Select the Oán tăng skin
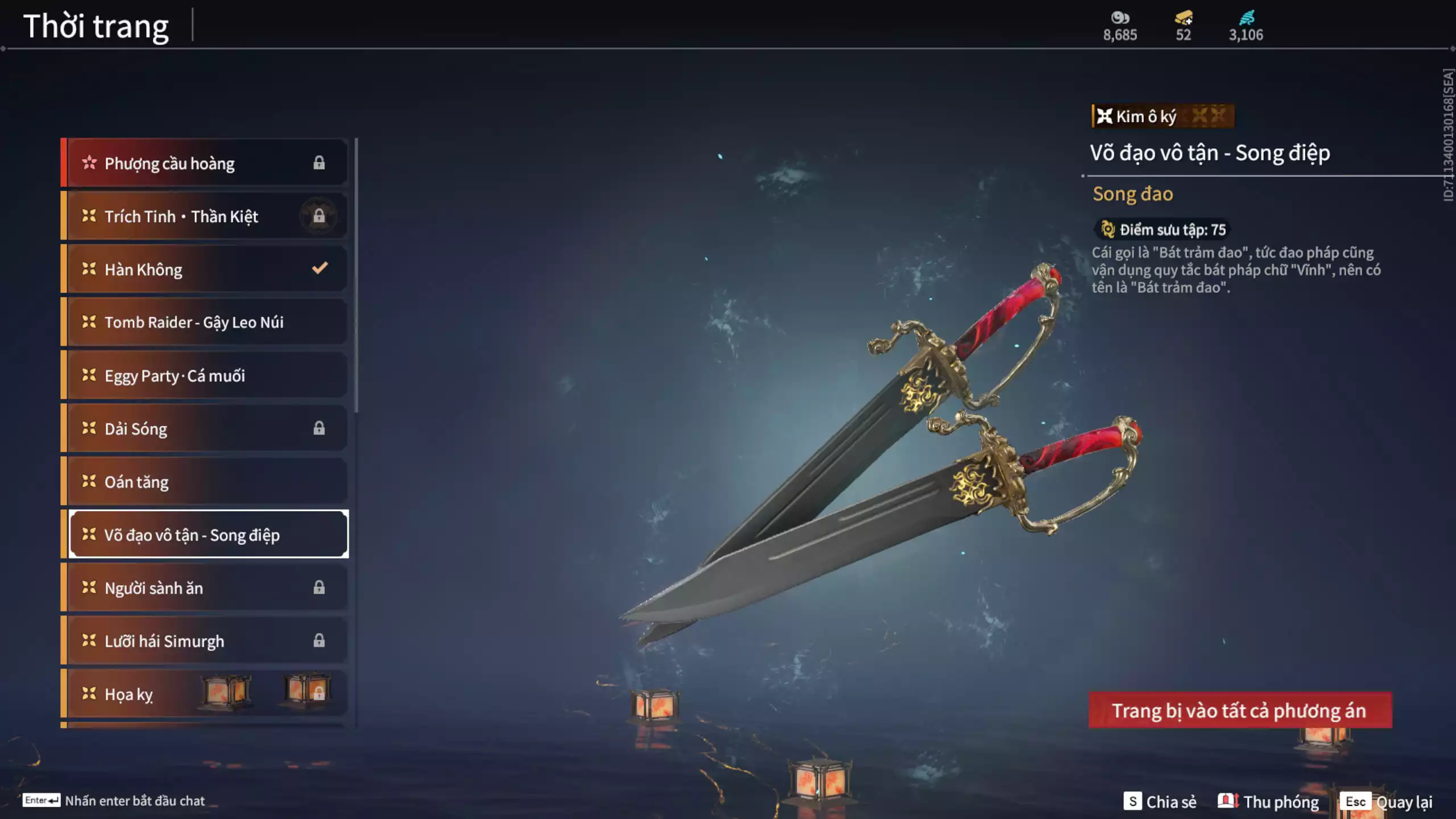Image resolution: width=1456 pixels, height=819 pixels. [205, 482]
